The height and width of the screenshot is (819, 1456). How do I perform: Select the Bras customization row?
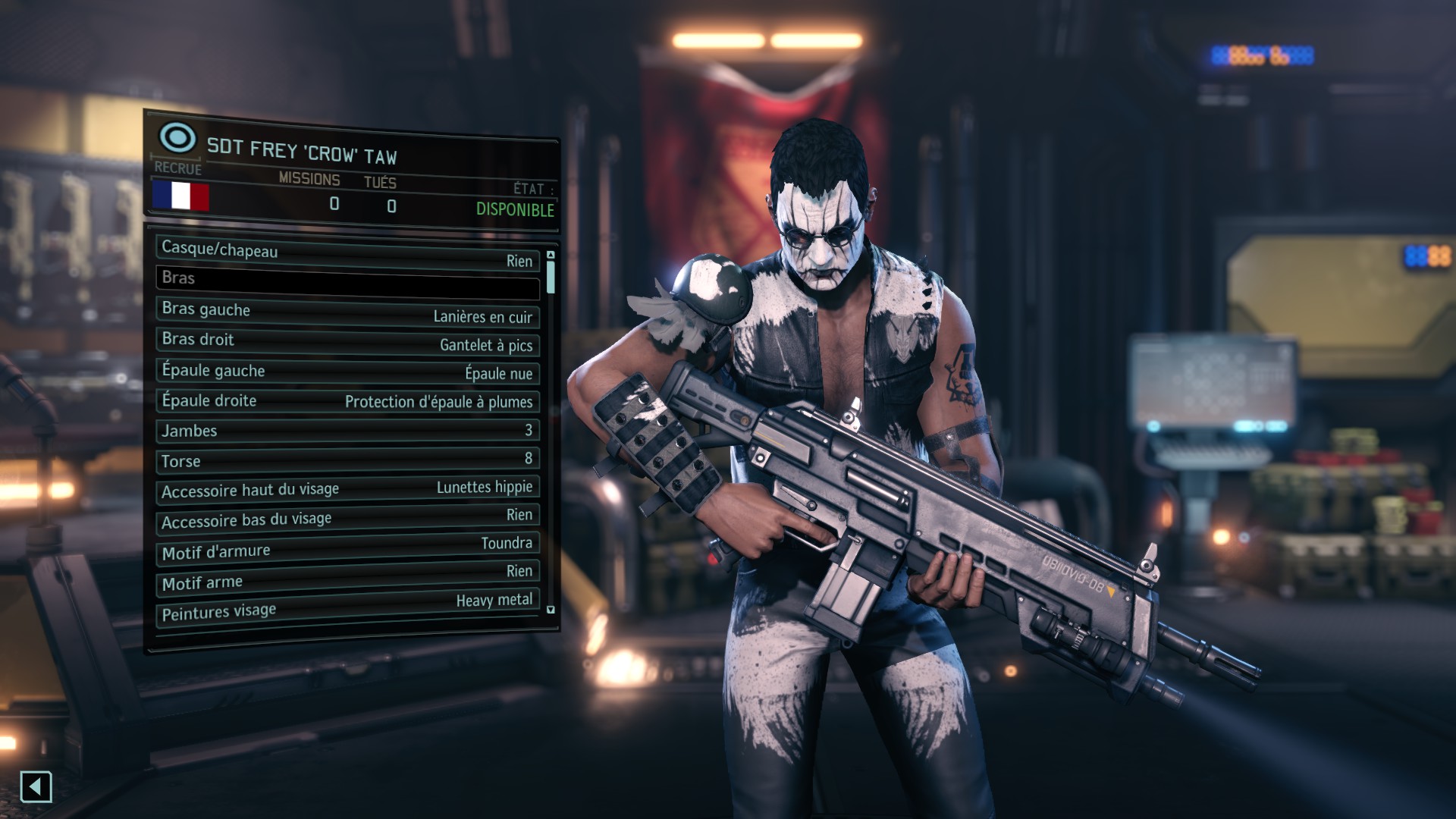pyautogui.click(x=347, y=281)
